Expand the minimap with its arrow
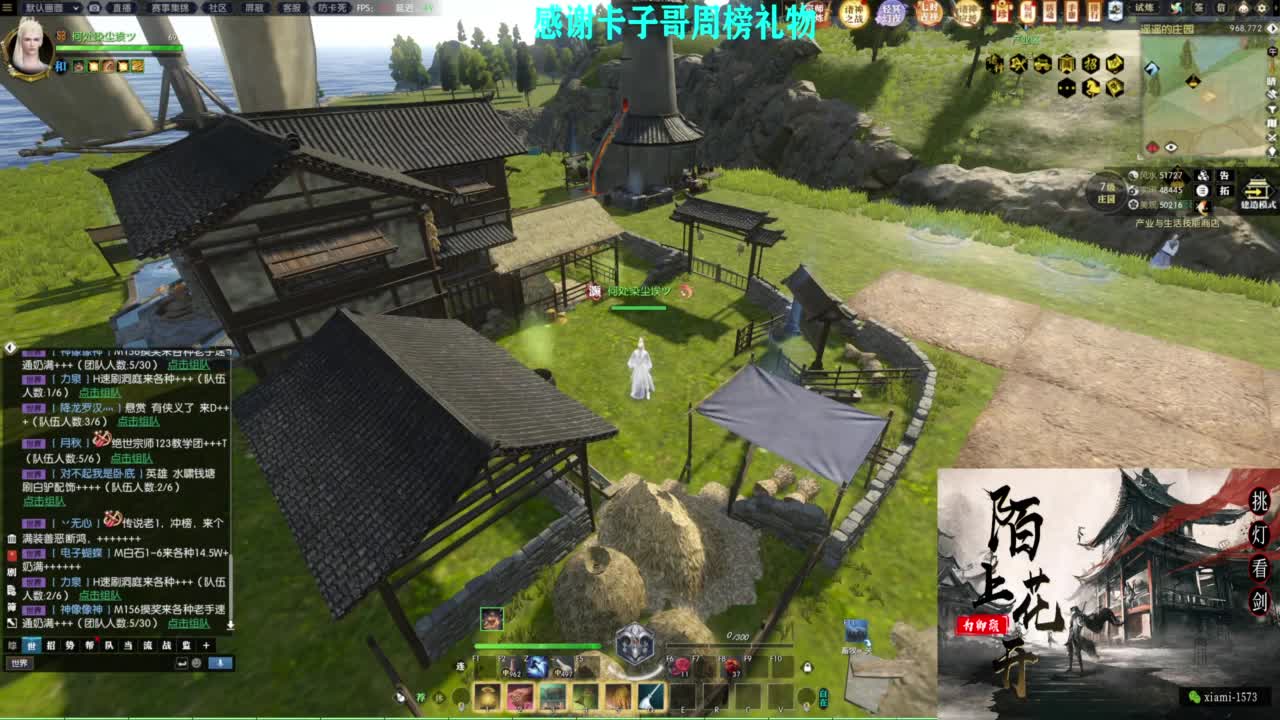Screen dimensions: 1280x720 coord(1272,29)
